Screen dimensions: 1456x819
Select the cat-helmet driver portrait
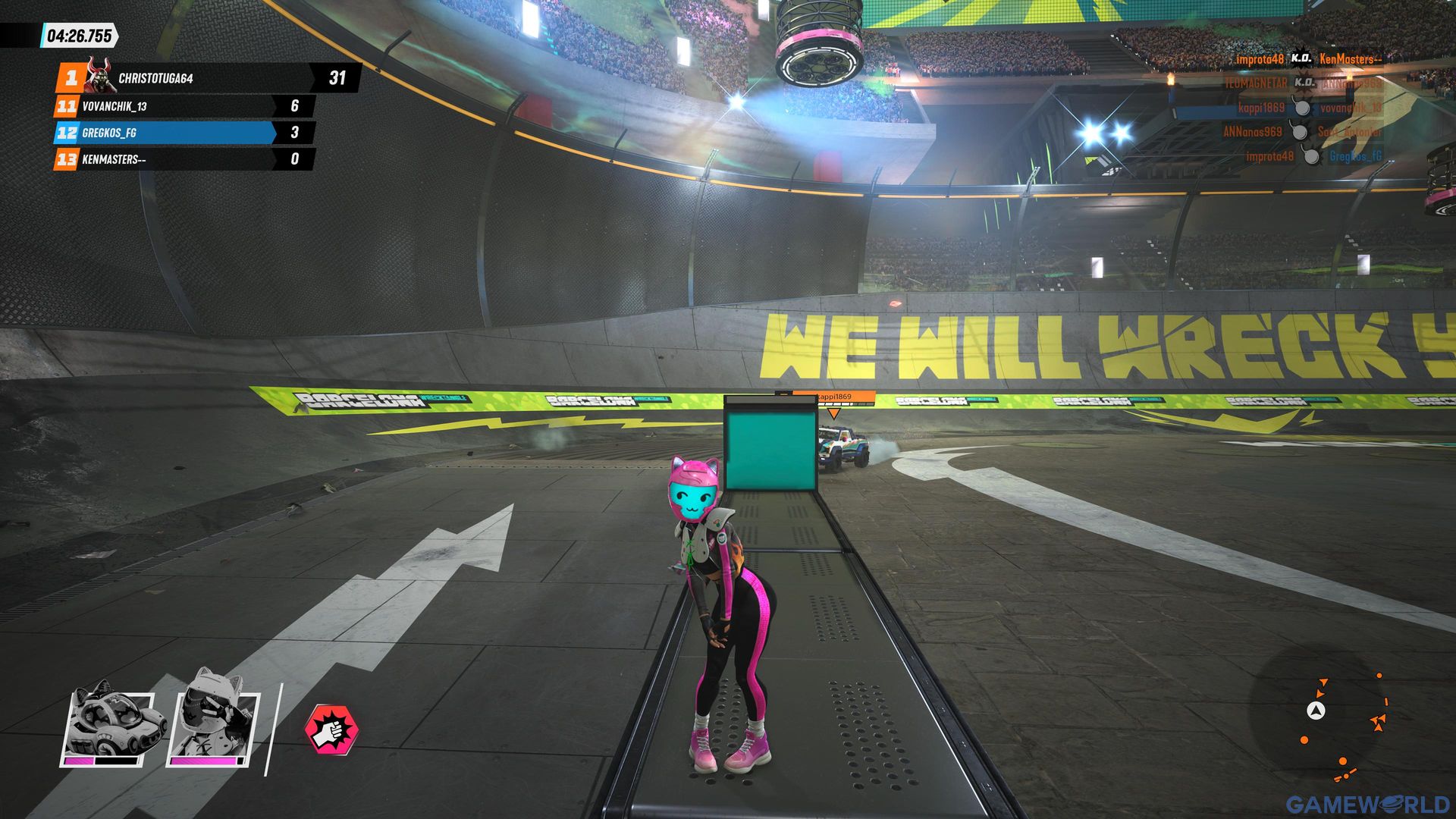coord(211,722)
